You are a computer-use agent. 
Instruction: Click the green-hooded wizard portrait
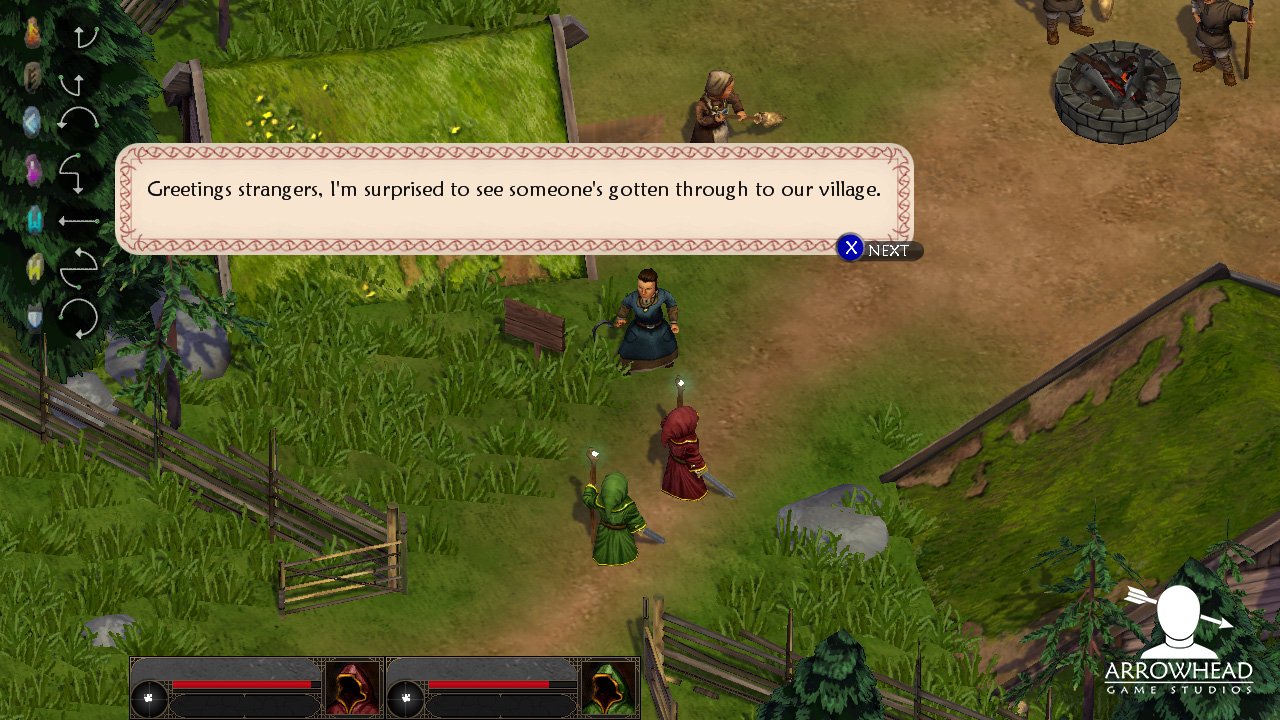(609, 688)
